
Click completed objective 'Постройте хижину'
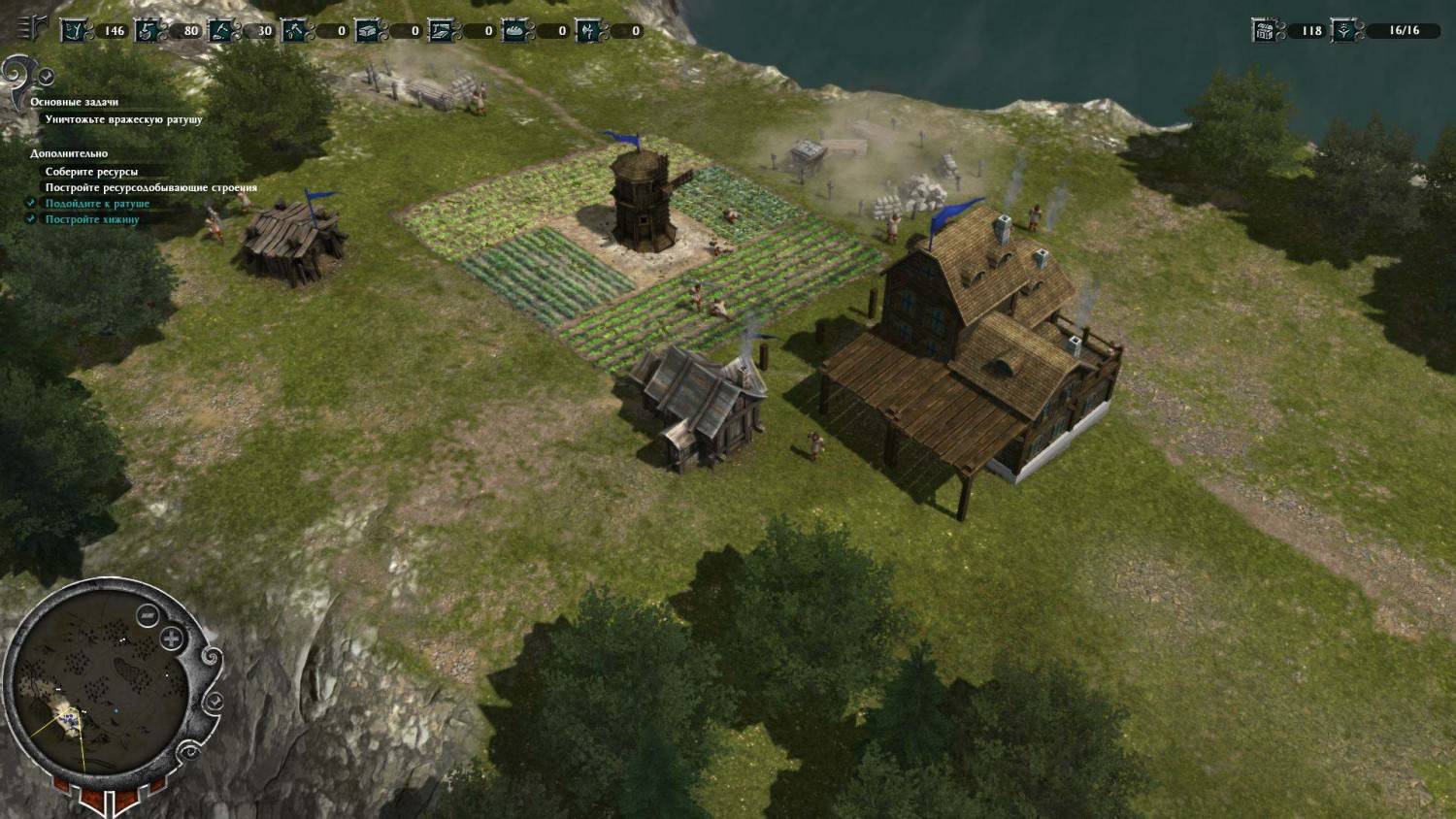coord(92,219)
